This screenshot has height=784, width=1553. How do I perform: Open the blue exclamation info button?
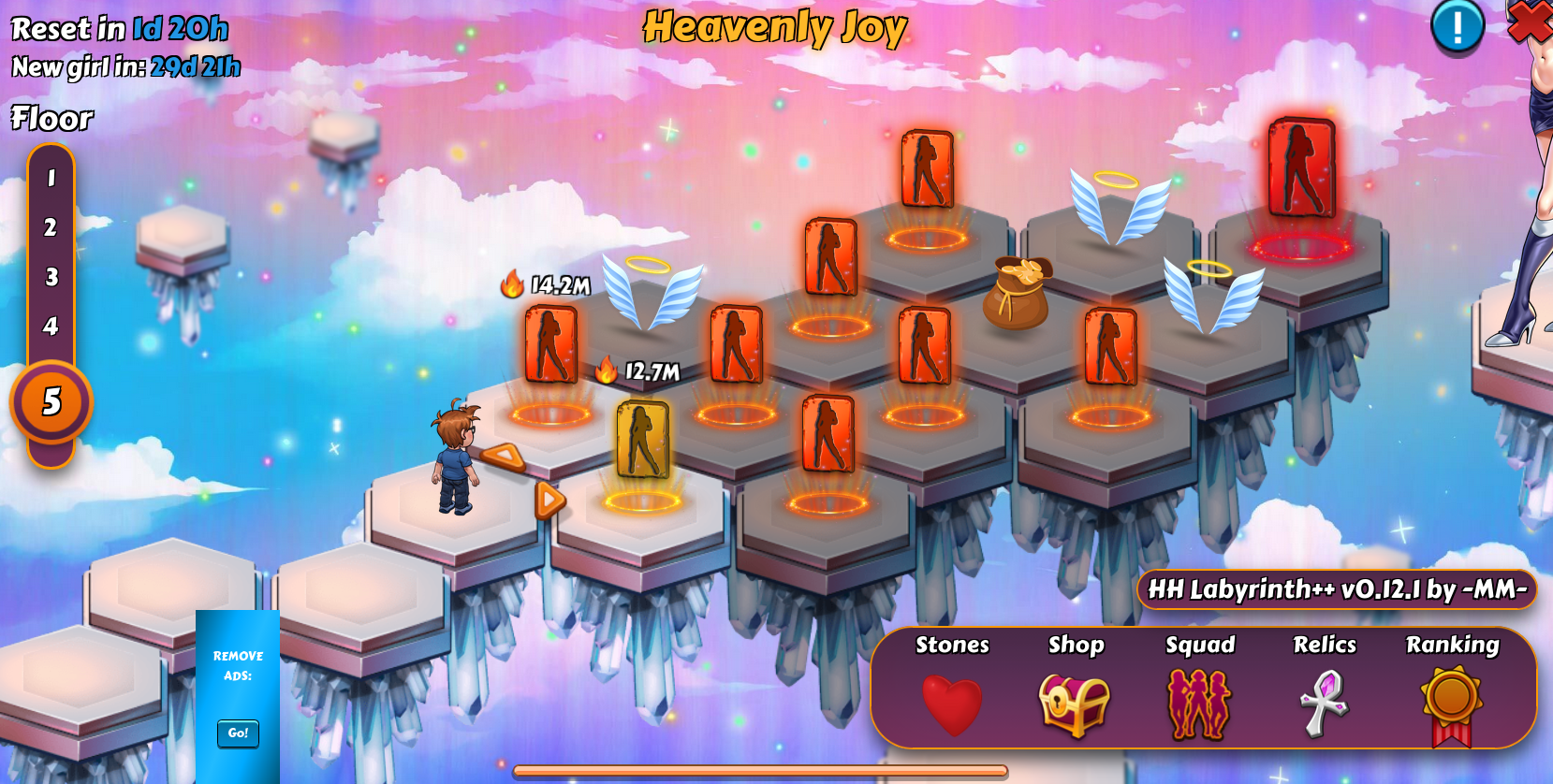click(x=1457, y=26)
